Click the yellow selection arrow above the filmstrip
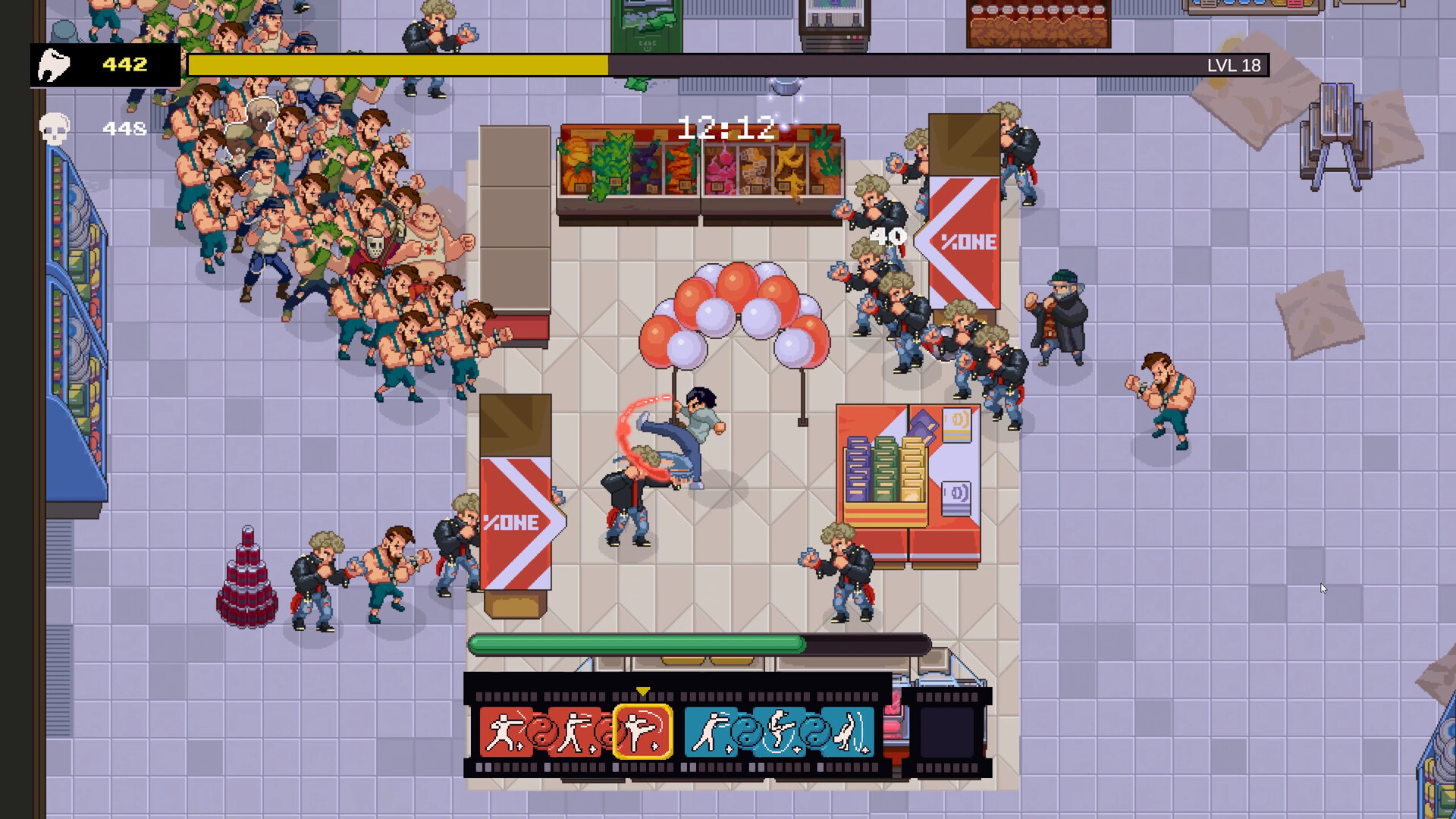 642,690
